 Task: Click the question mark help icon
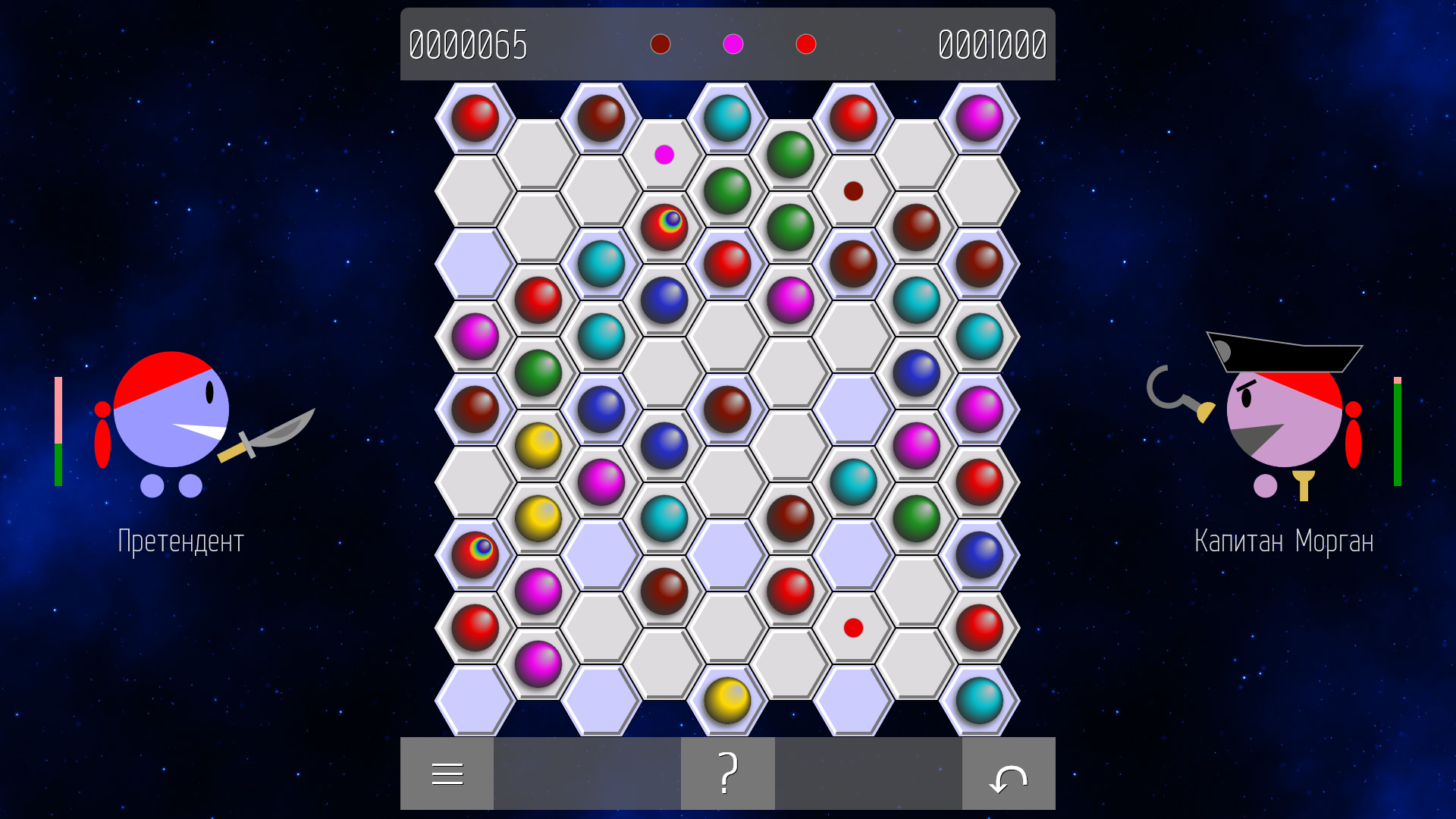[727, 773]
